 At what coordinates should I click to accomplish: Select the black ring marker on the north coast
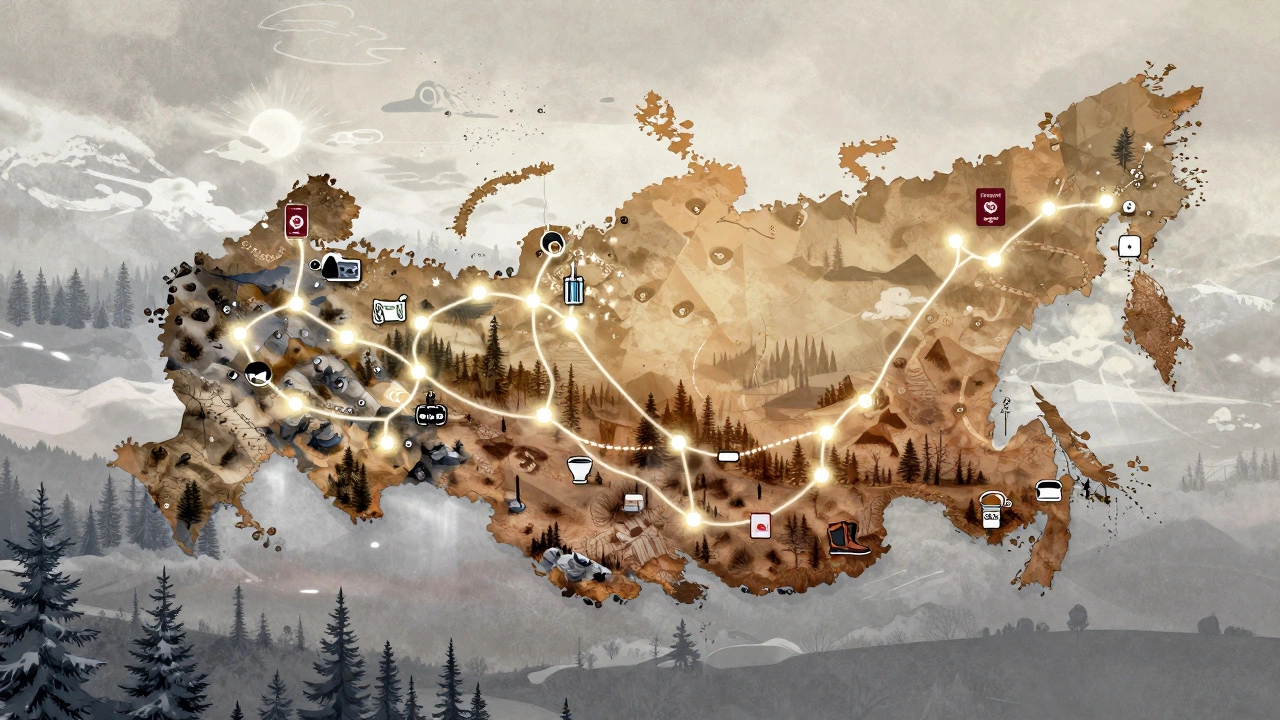(552, 242)
